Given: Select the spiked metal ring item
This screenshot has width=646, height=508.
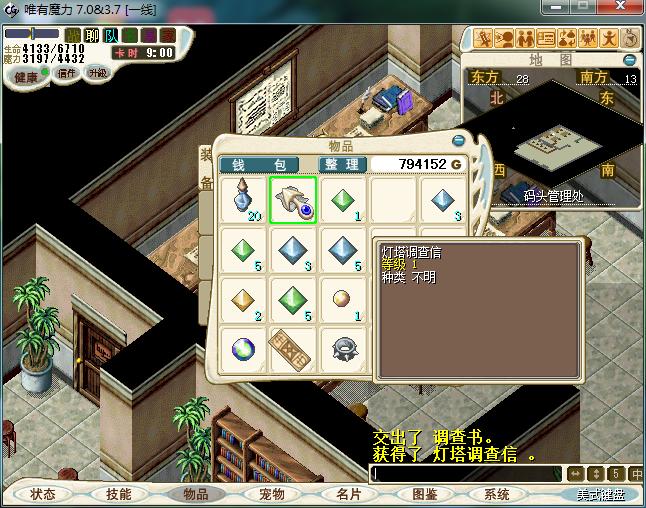Looking at the screenshot, I should (x=343, y=345).
